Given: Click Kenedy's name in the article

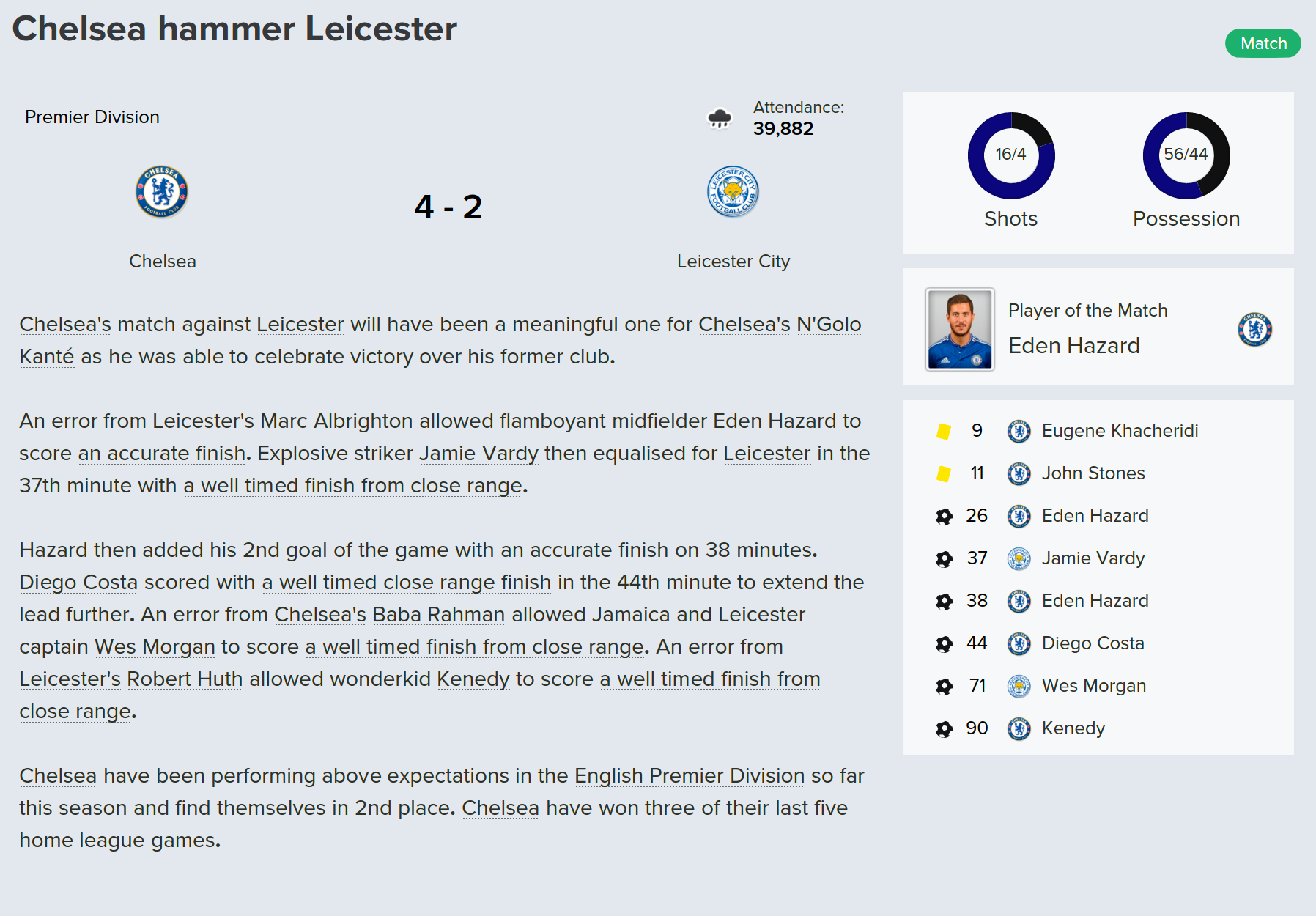Looking at the screenshot, I should [473, 679].
